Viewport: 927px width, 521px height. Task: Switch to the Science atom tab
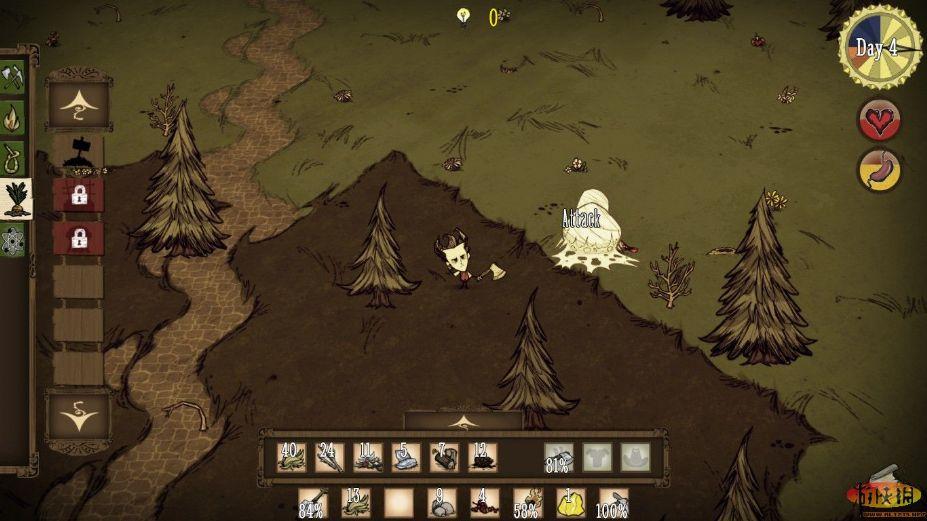pyautogui.click(x=13, y=240)
